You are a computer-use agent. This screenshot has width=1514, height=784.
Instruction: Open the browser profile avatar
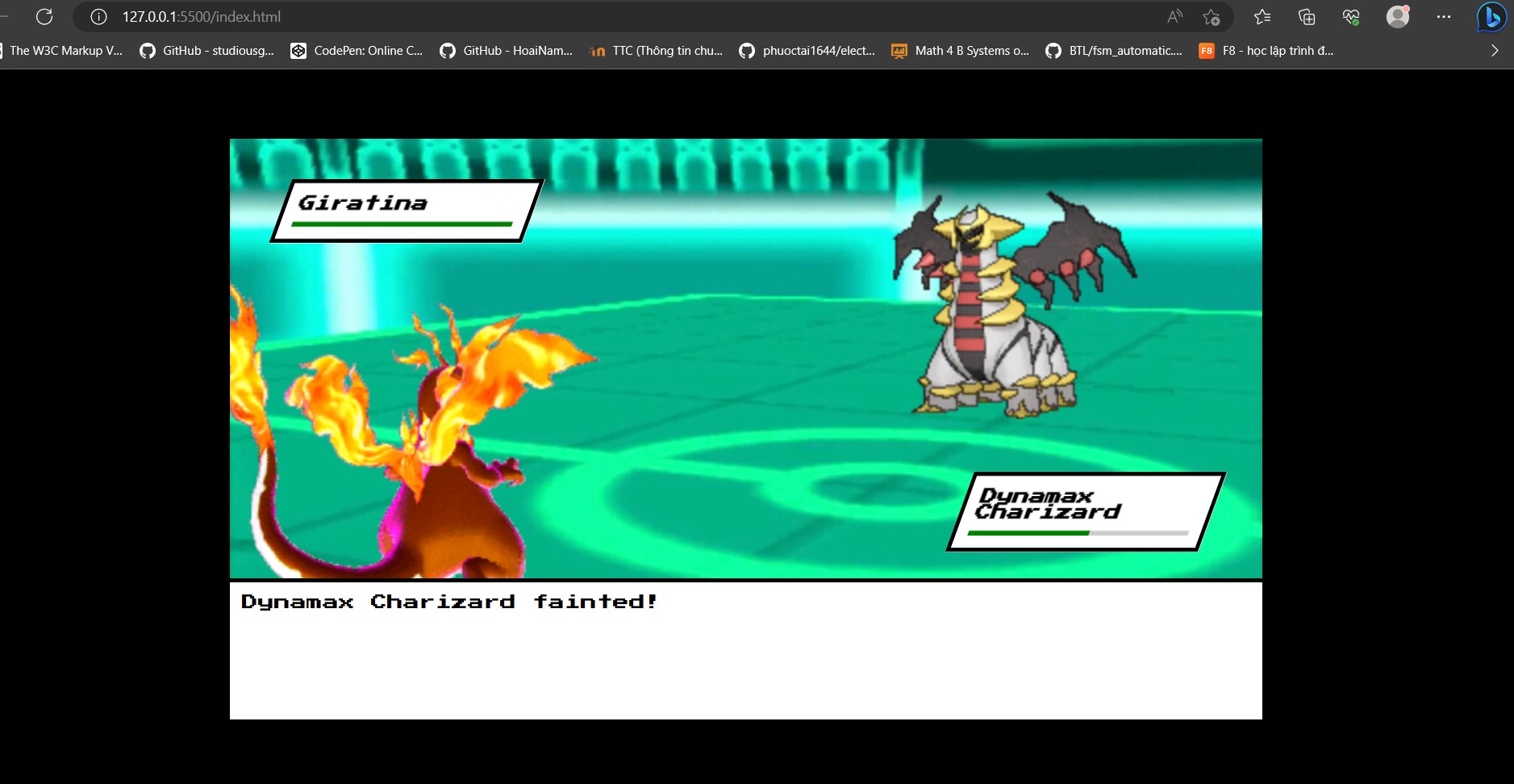[x=1399, y=16]
